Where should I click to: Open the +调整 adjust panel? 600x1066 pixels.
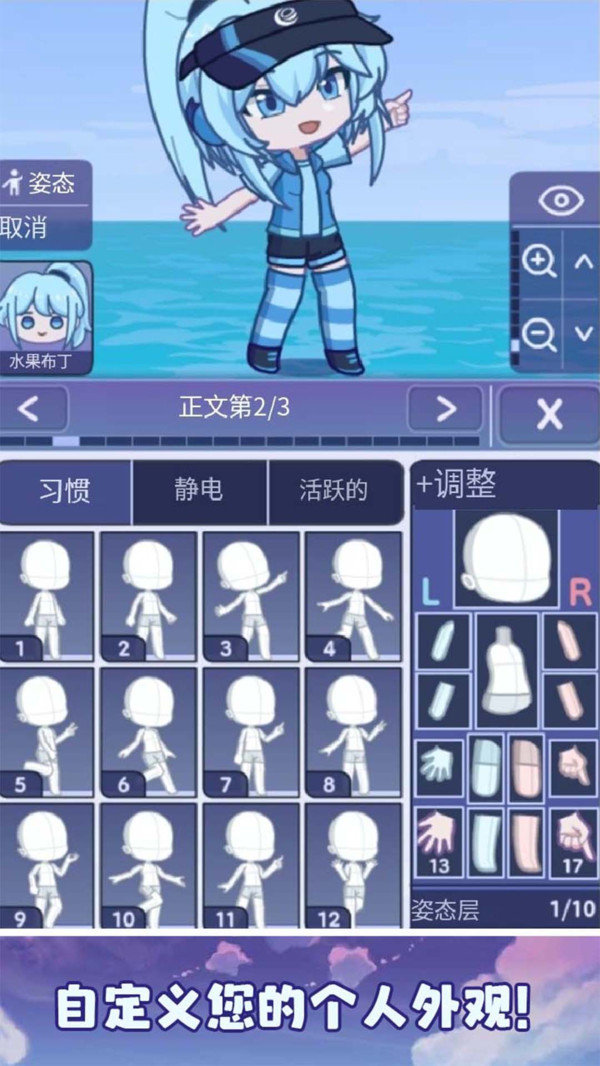[x=458, y=485]
